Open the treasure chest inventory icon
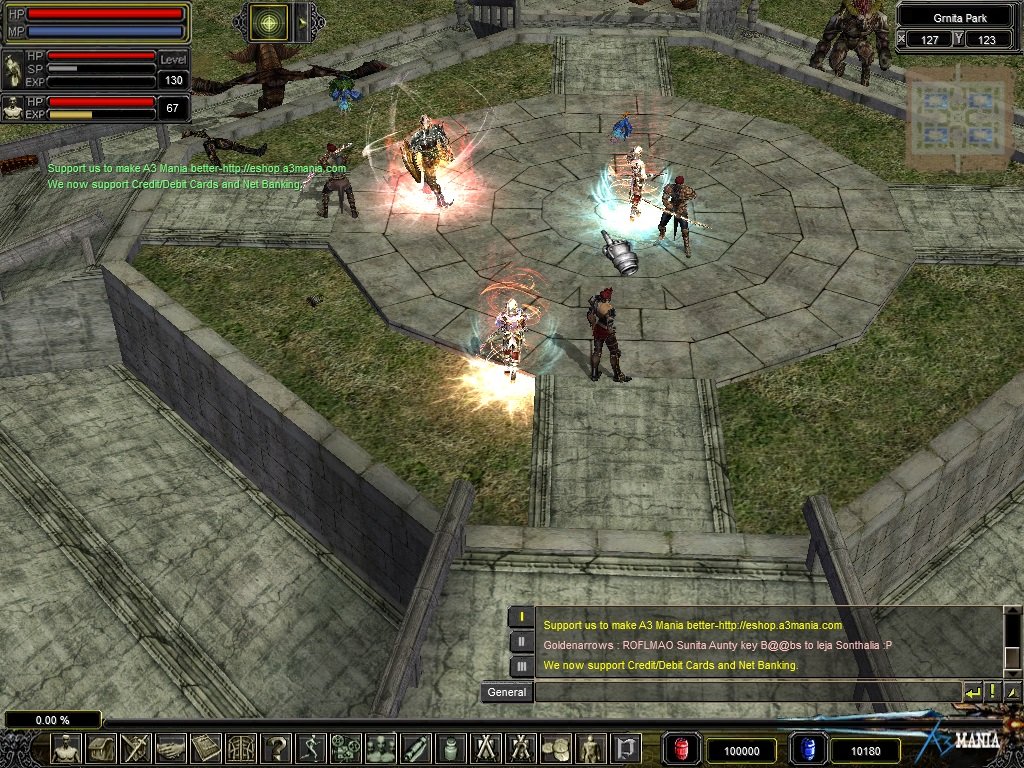The height and width of the screenshot is (768, 1024). 101,748
